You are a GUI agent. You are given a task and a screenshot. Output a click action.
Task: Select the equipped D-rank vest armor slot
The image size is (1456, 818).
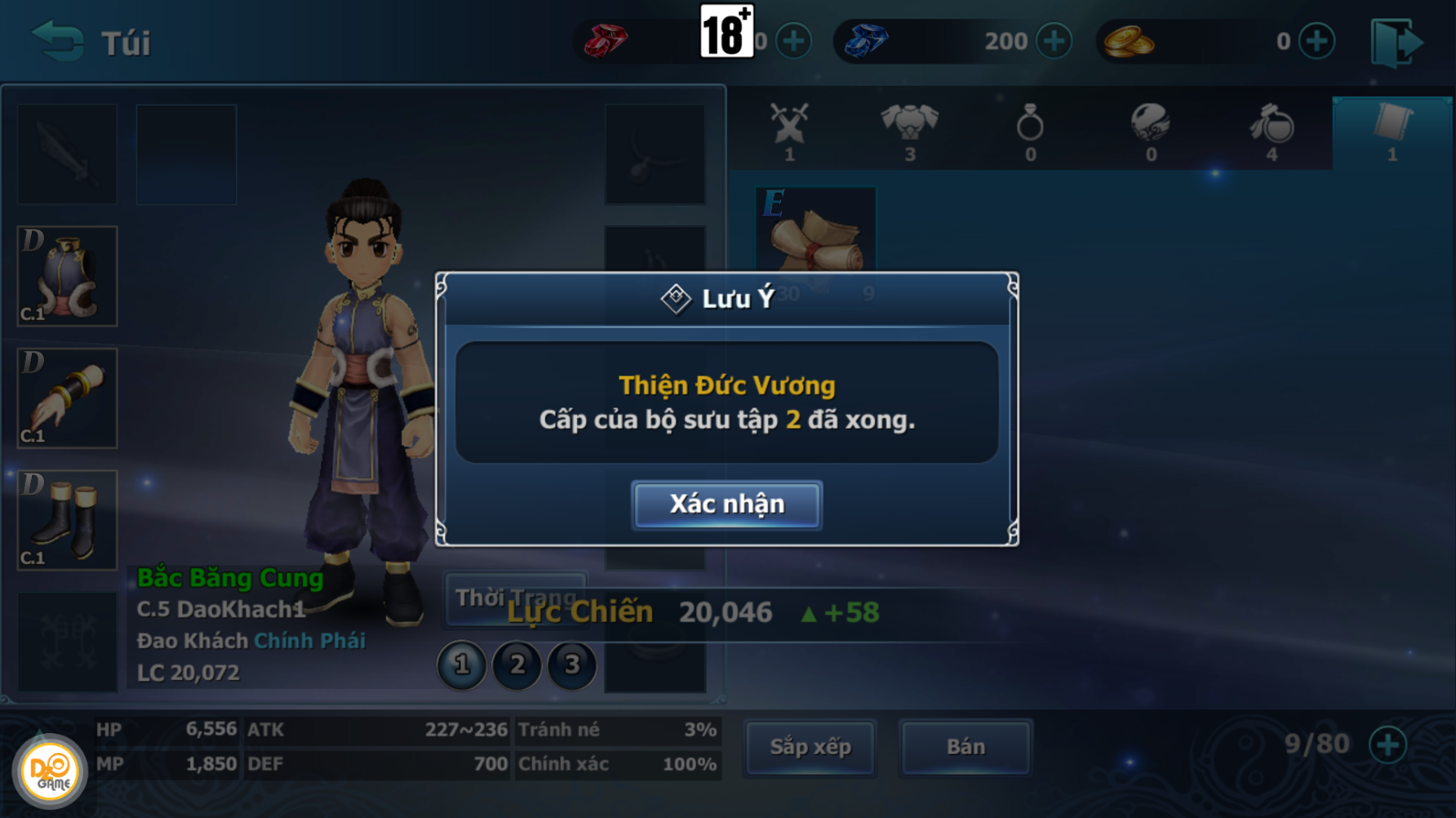point(68,277)
